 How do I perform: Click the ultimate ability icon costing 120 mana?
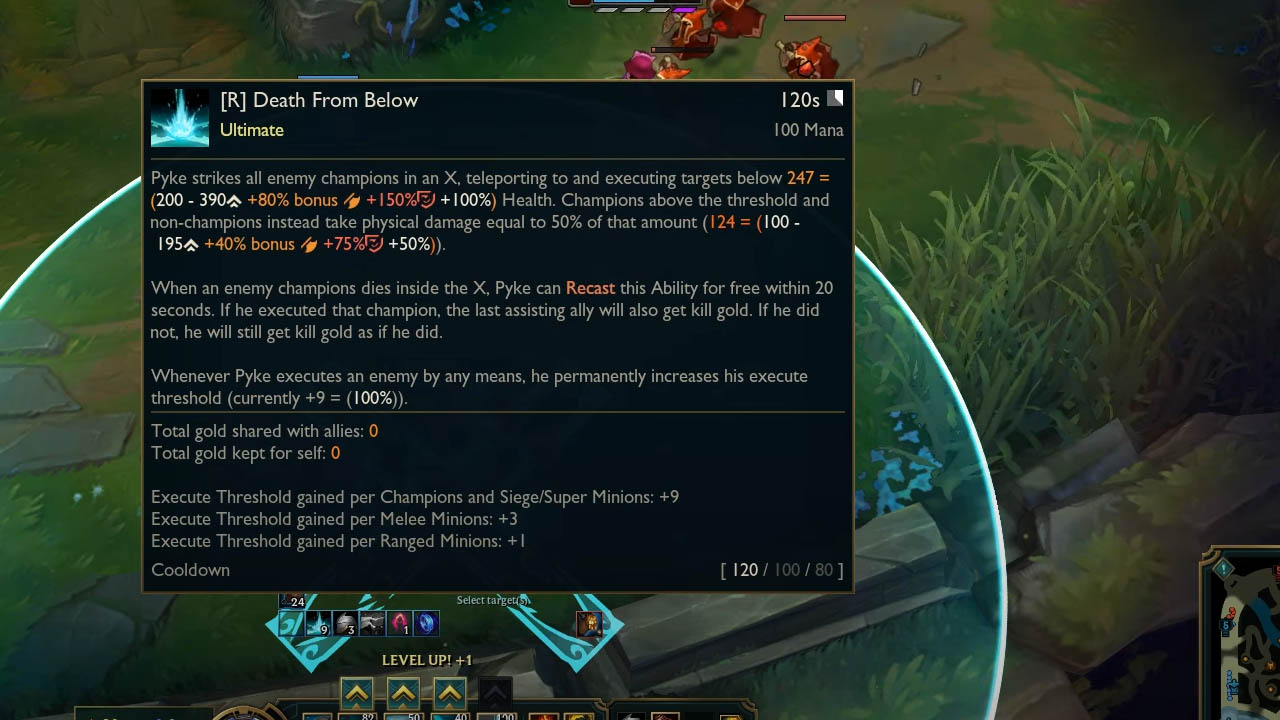coord(497,716)
